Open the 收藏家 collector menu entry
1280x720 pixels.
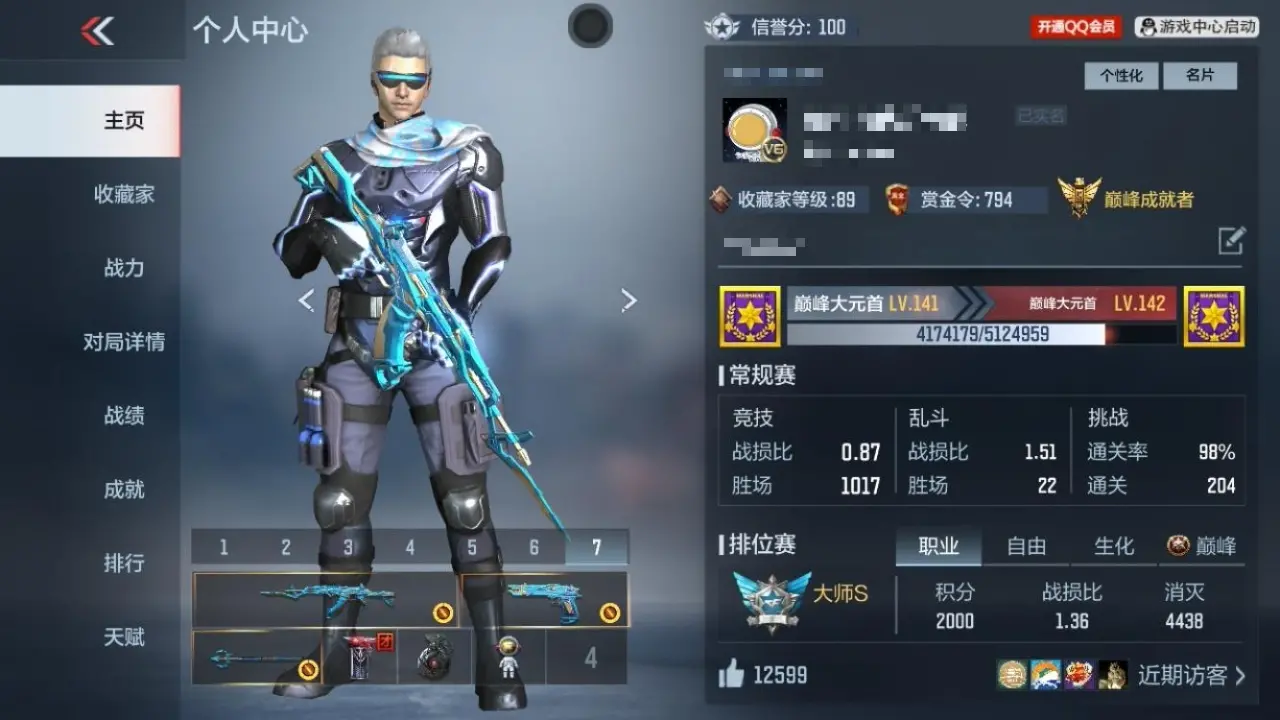pyautogui.click(x=124, y=194)
